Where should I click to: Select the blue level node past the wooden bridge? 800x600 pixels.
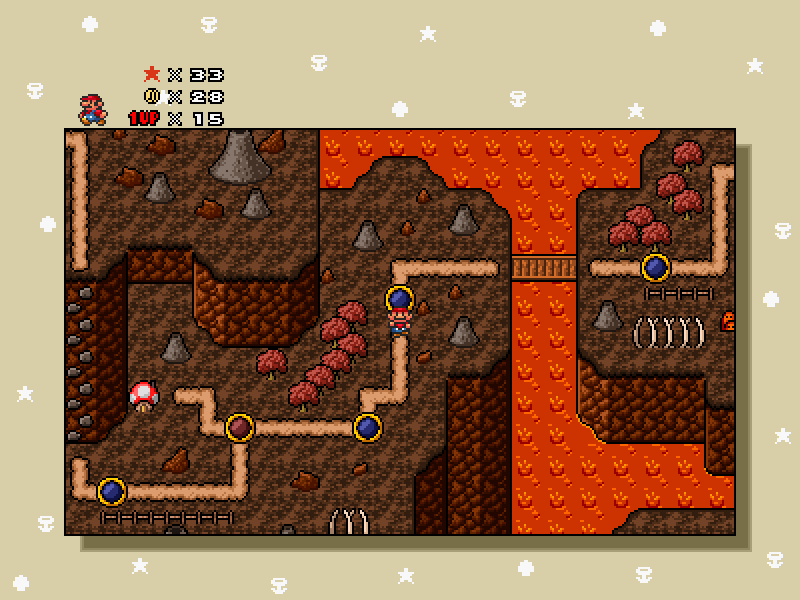tap(655, 267)
